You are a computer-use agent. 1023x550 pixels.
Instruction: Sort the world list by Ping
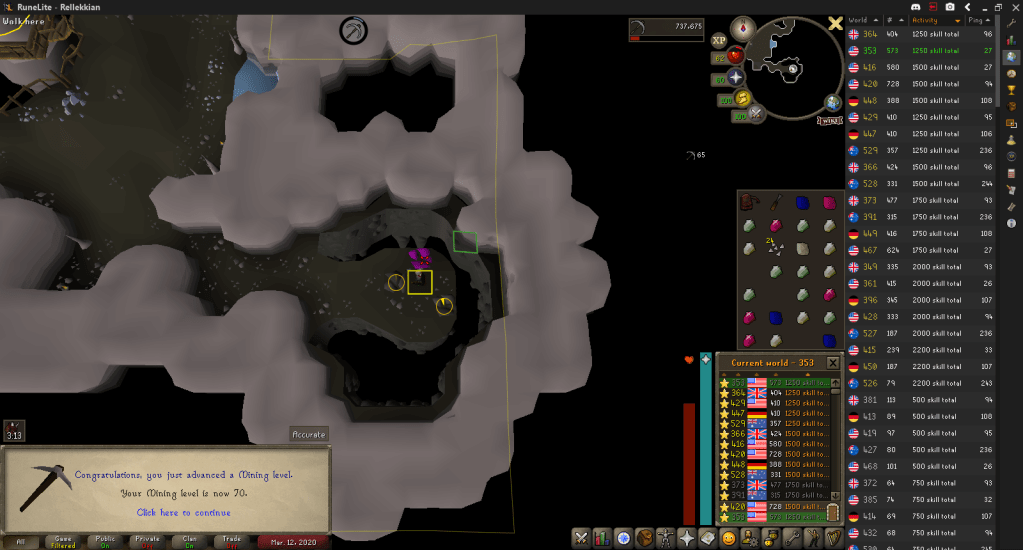pos(977,20)
